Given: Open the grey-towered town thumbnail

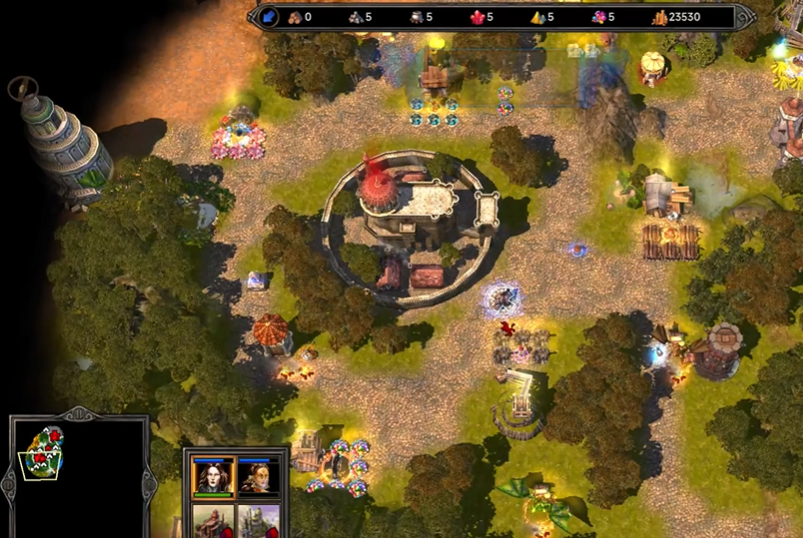Looking at the screenshot, I should [258, 521].
